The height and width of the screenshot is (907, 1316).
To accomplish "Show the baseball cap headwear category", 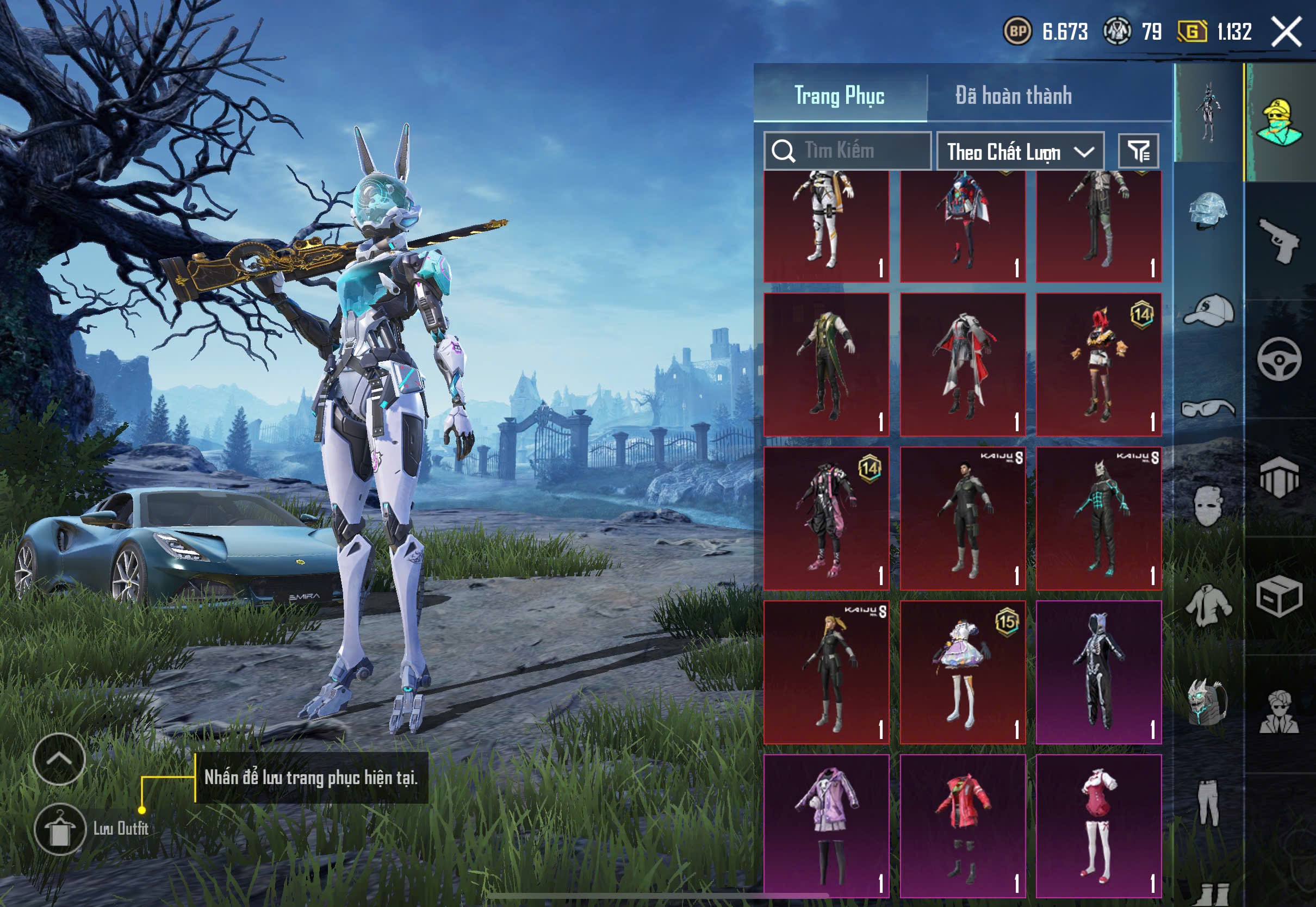I will click(1208, 311).
